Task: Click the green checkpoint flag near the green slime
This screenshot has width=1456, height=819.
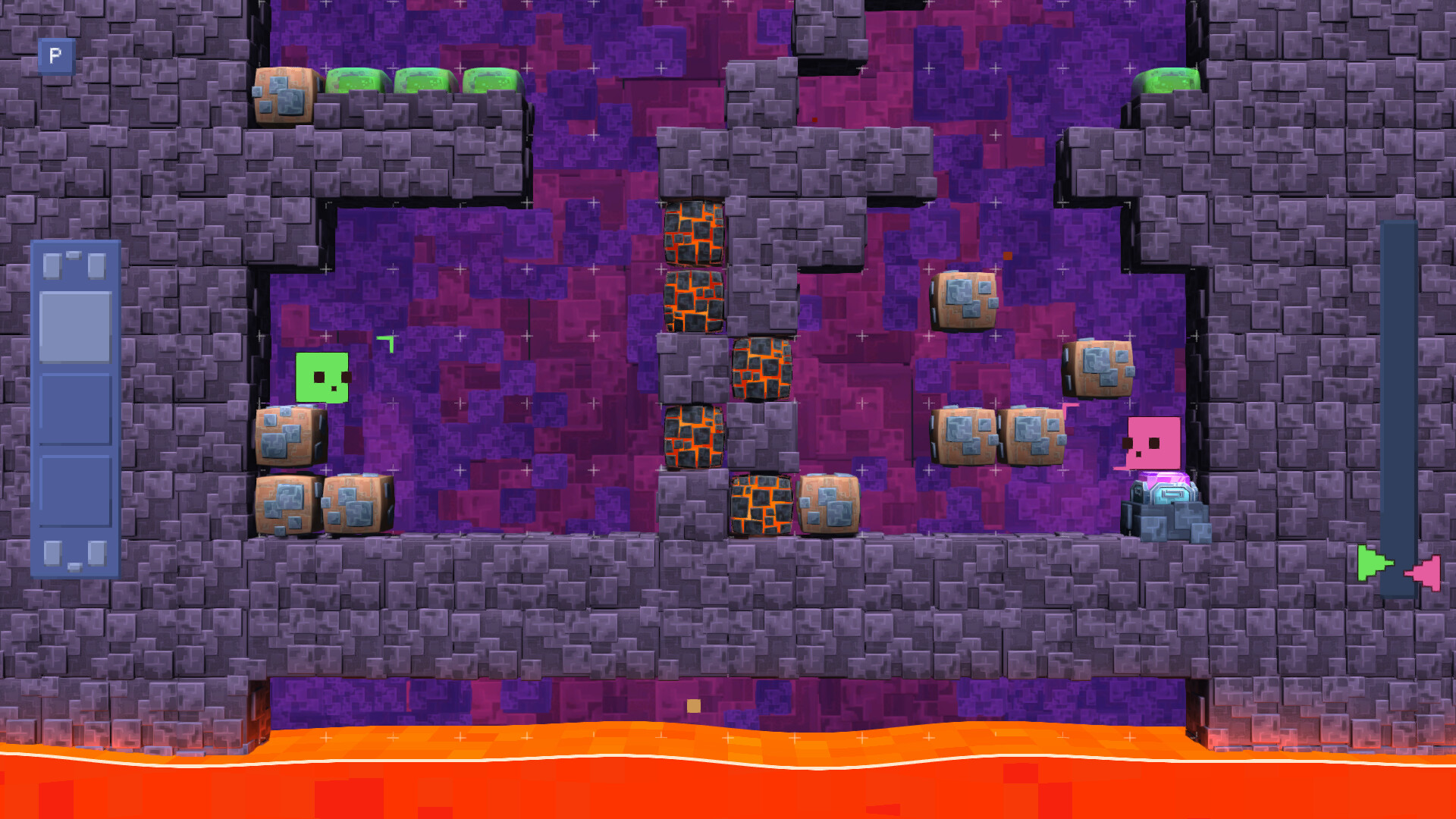Action: point(387,345)
